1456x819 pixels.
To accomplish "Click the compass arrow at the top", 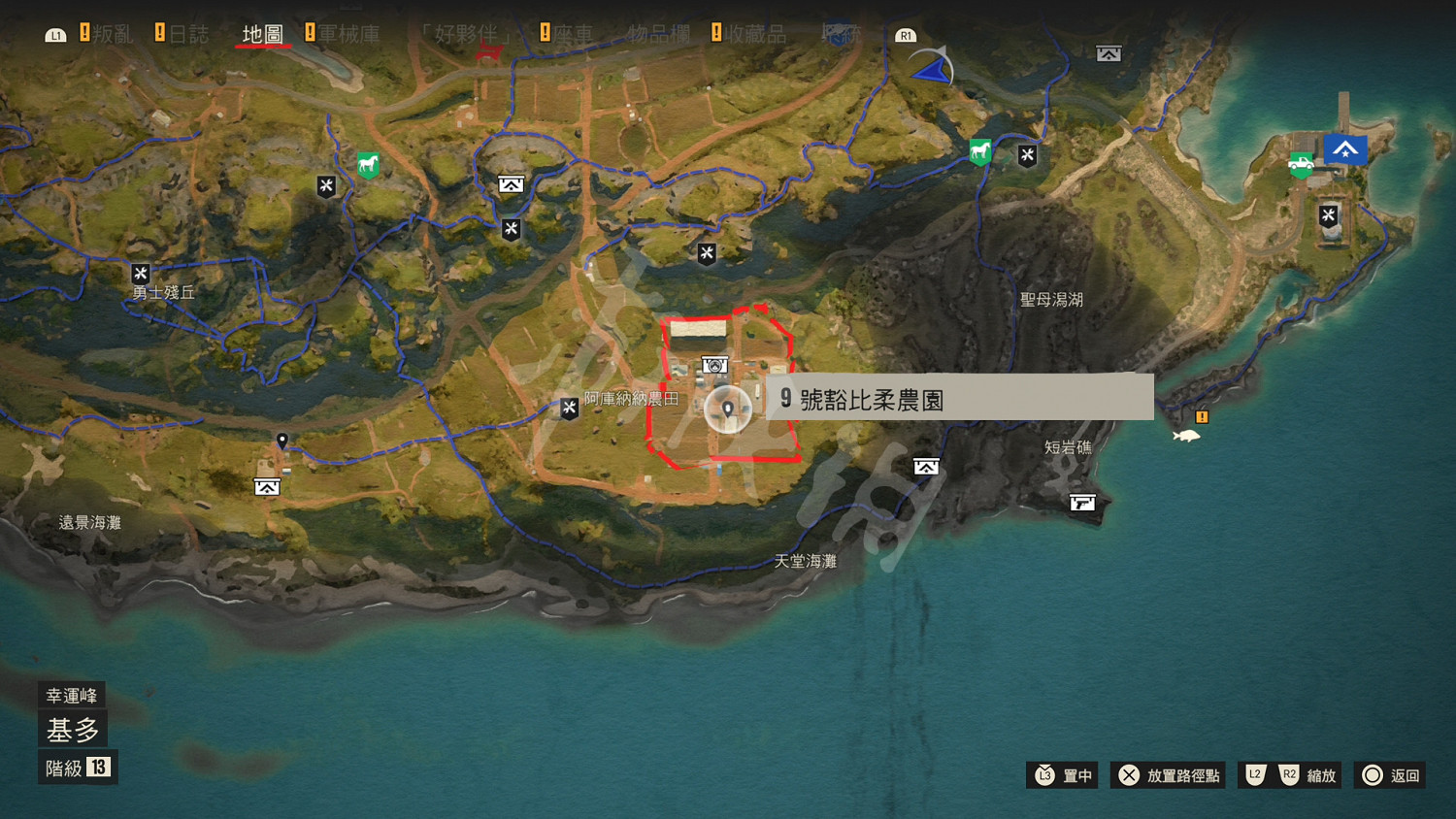I will click(x=930, y=68).
